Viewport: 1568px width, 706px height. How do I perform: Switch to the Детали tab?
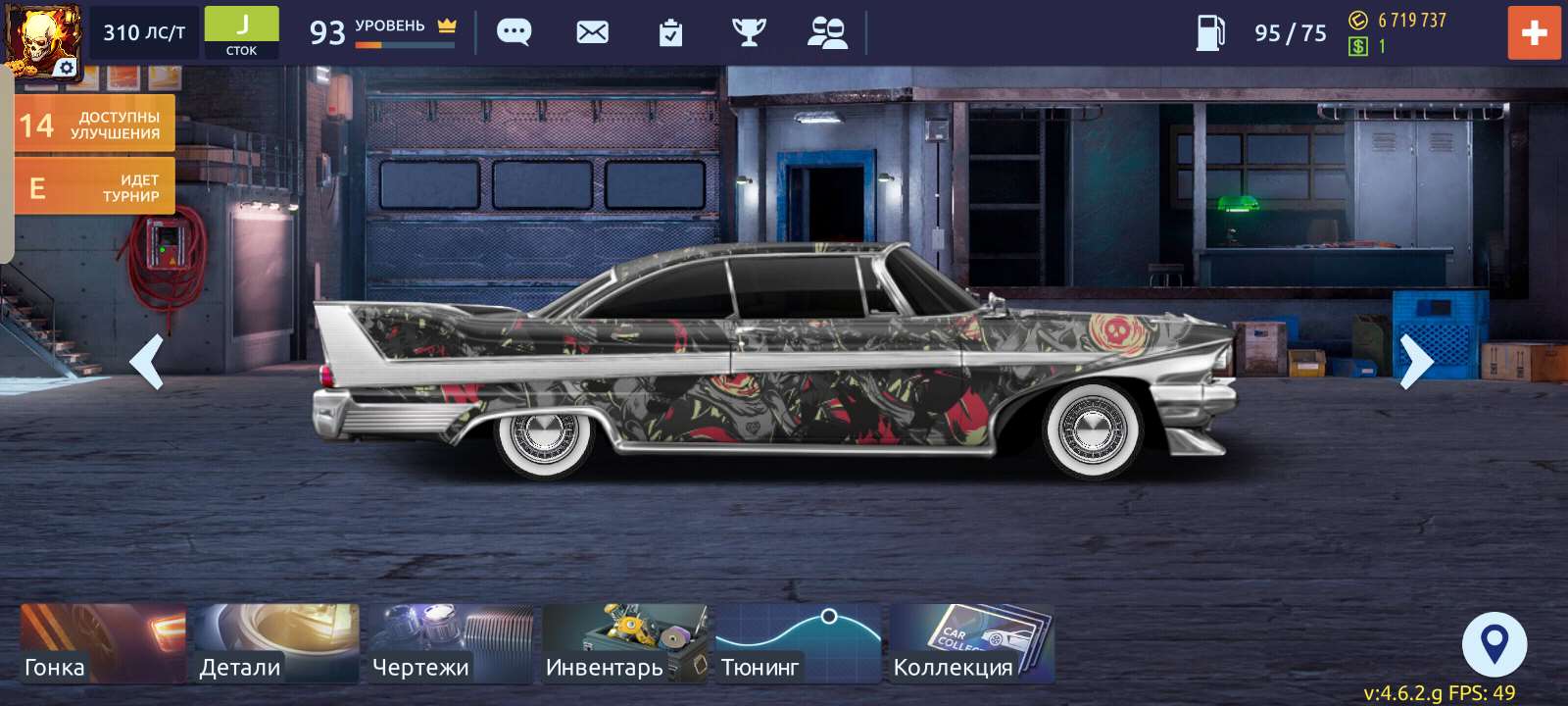click(x=275, y=642)
